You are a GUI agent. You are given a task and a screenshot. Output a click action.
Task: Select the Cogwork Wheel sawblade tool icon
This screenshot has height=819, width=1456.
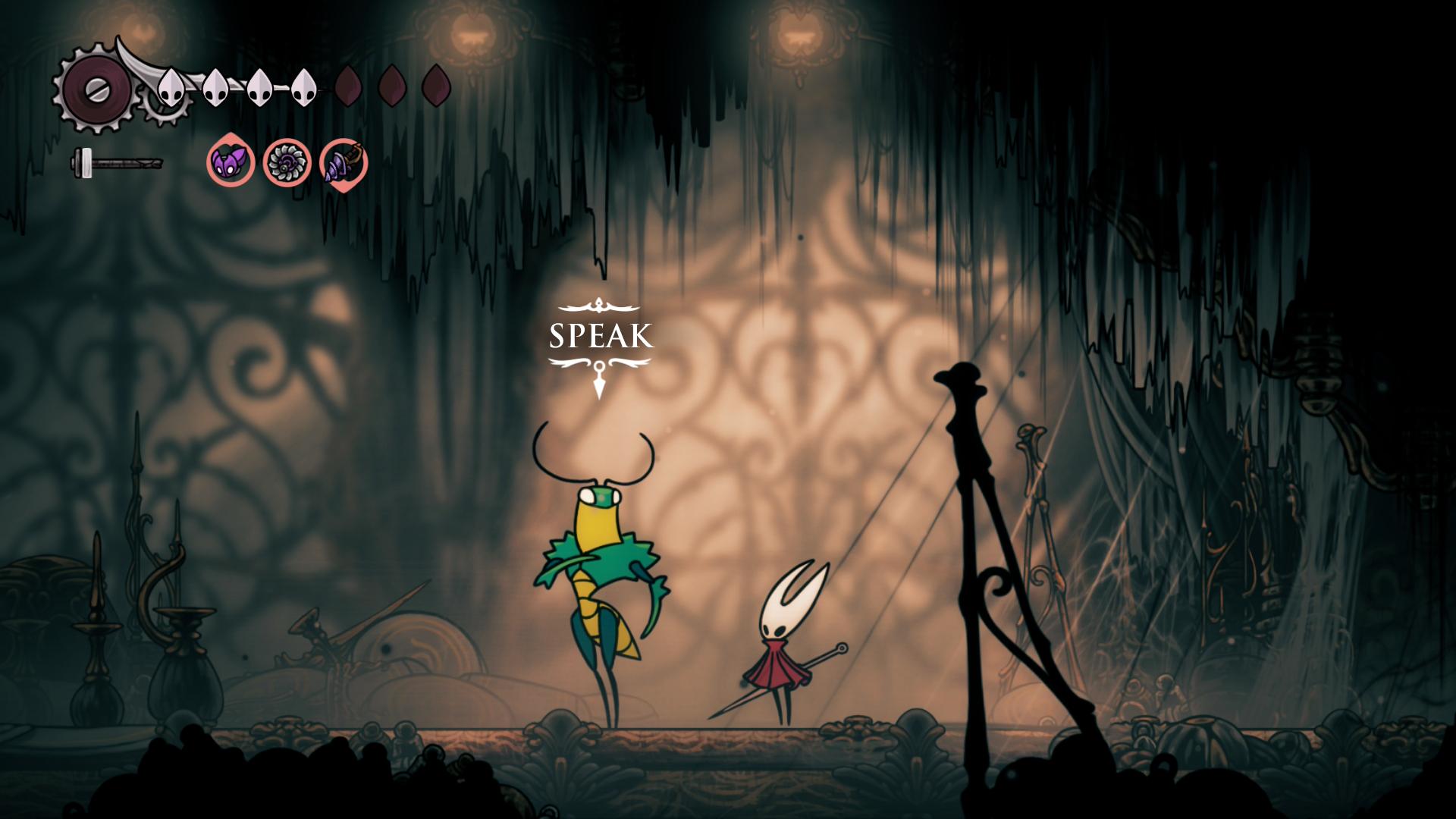click(287, 162)
